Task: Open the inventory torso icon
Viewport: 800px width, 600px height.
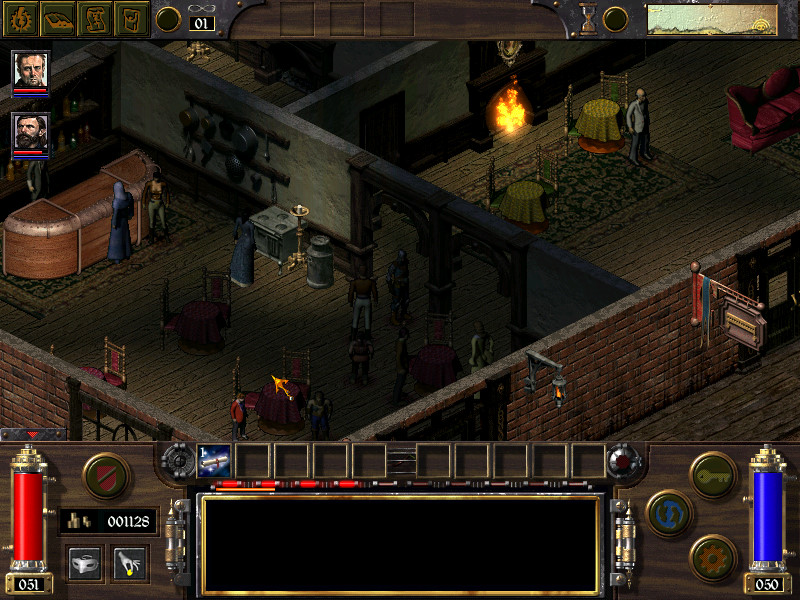Action: [131, 19]
